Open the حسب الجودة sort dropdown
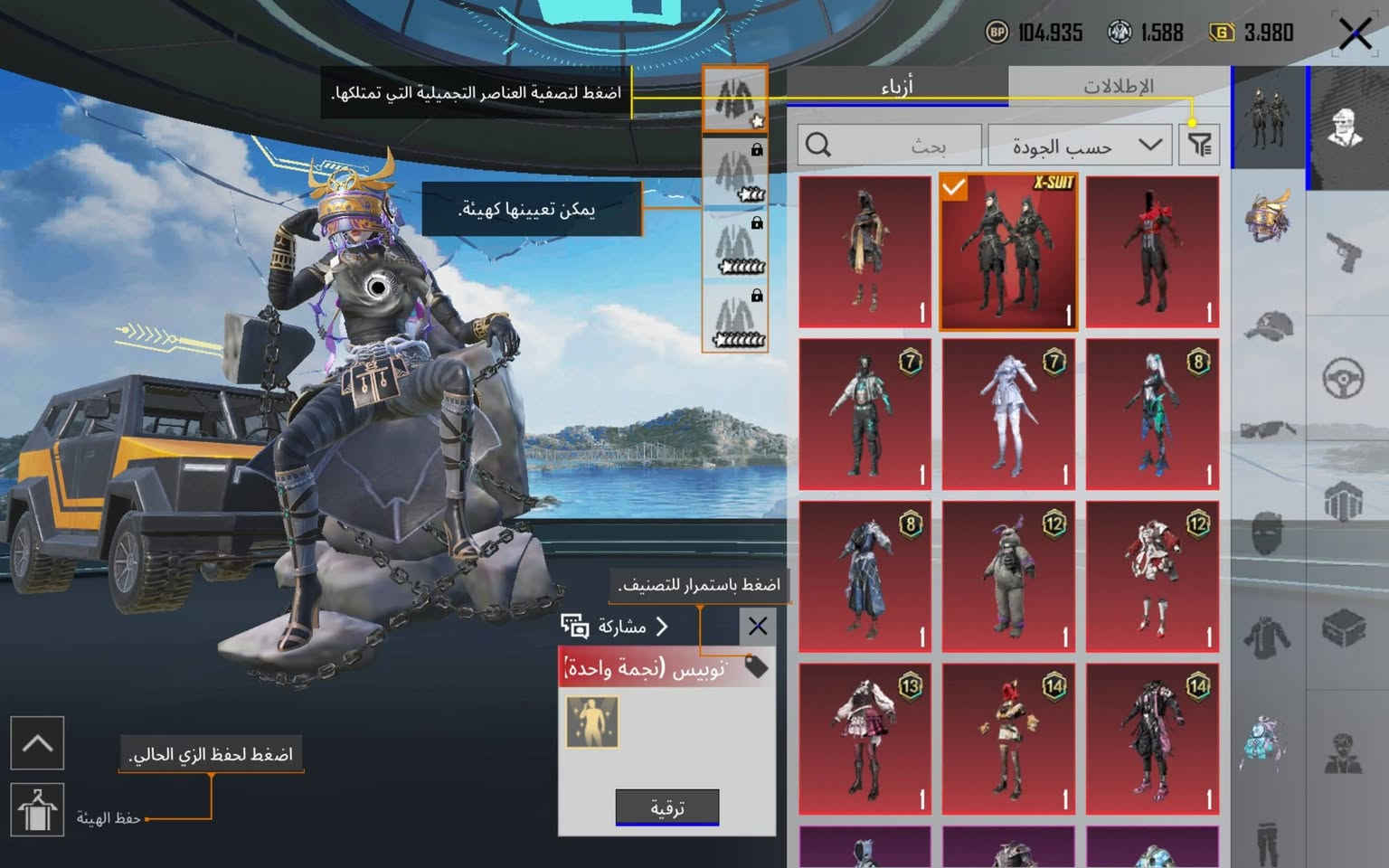 tap(1079, 145)
